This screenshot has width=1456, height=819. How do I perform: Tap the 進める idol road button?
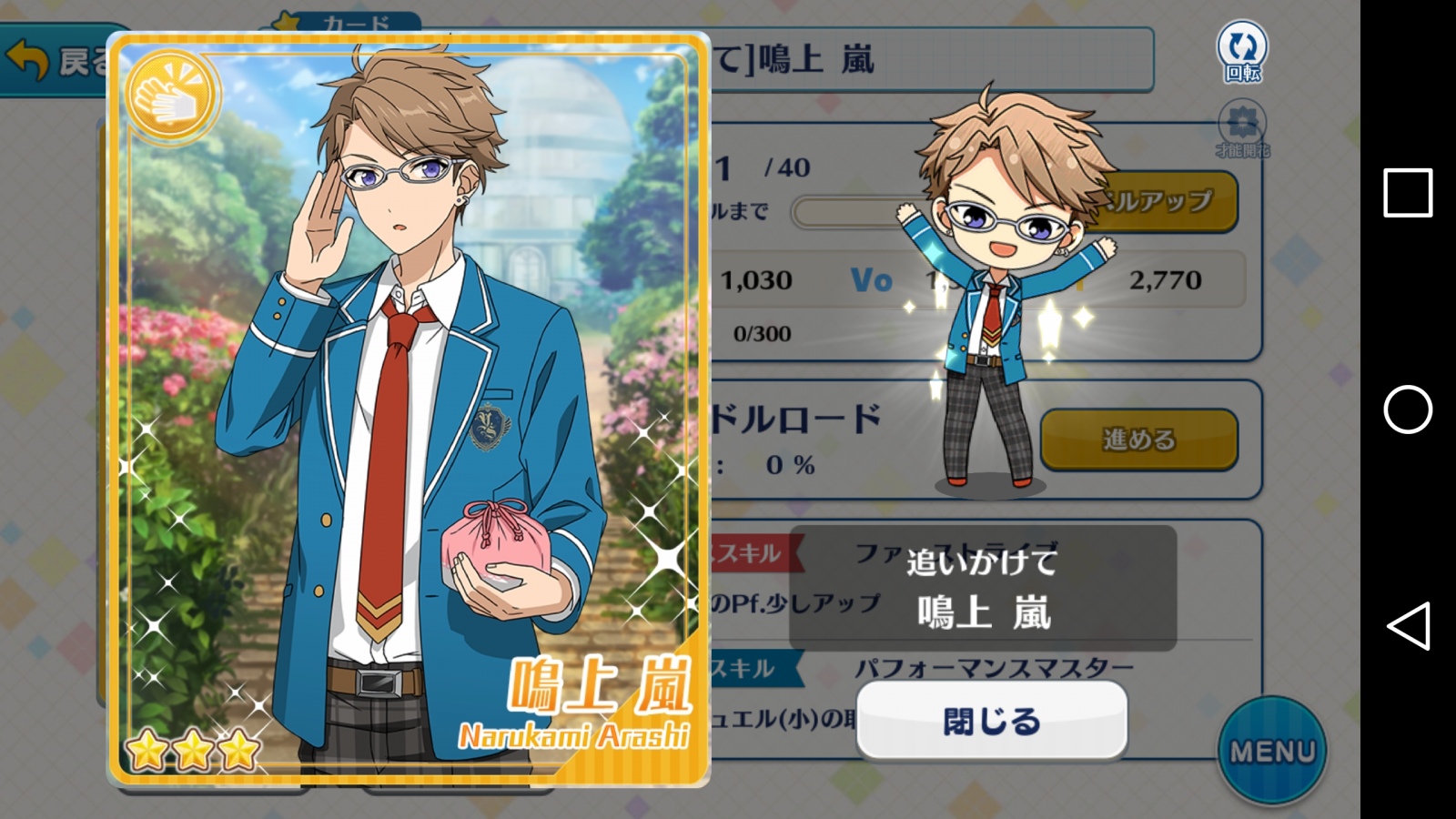pyautogui.click(x=1138, y=440)
